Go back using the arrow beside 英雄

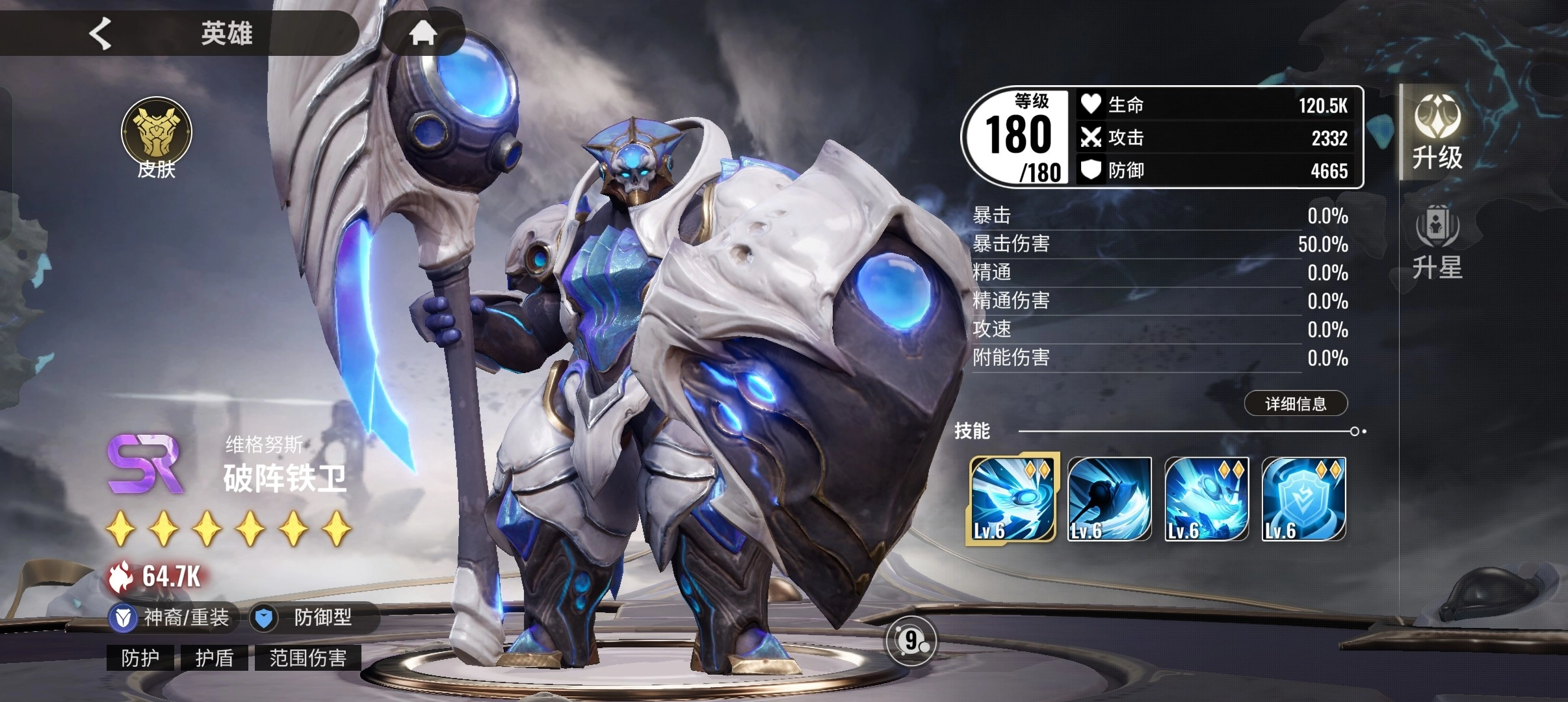(101, 32)
